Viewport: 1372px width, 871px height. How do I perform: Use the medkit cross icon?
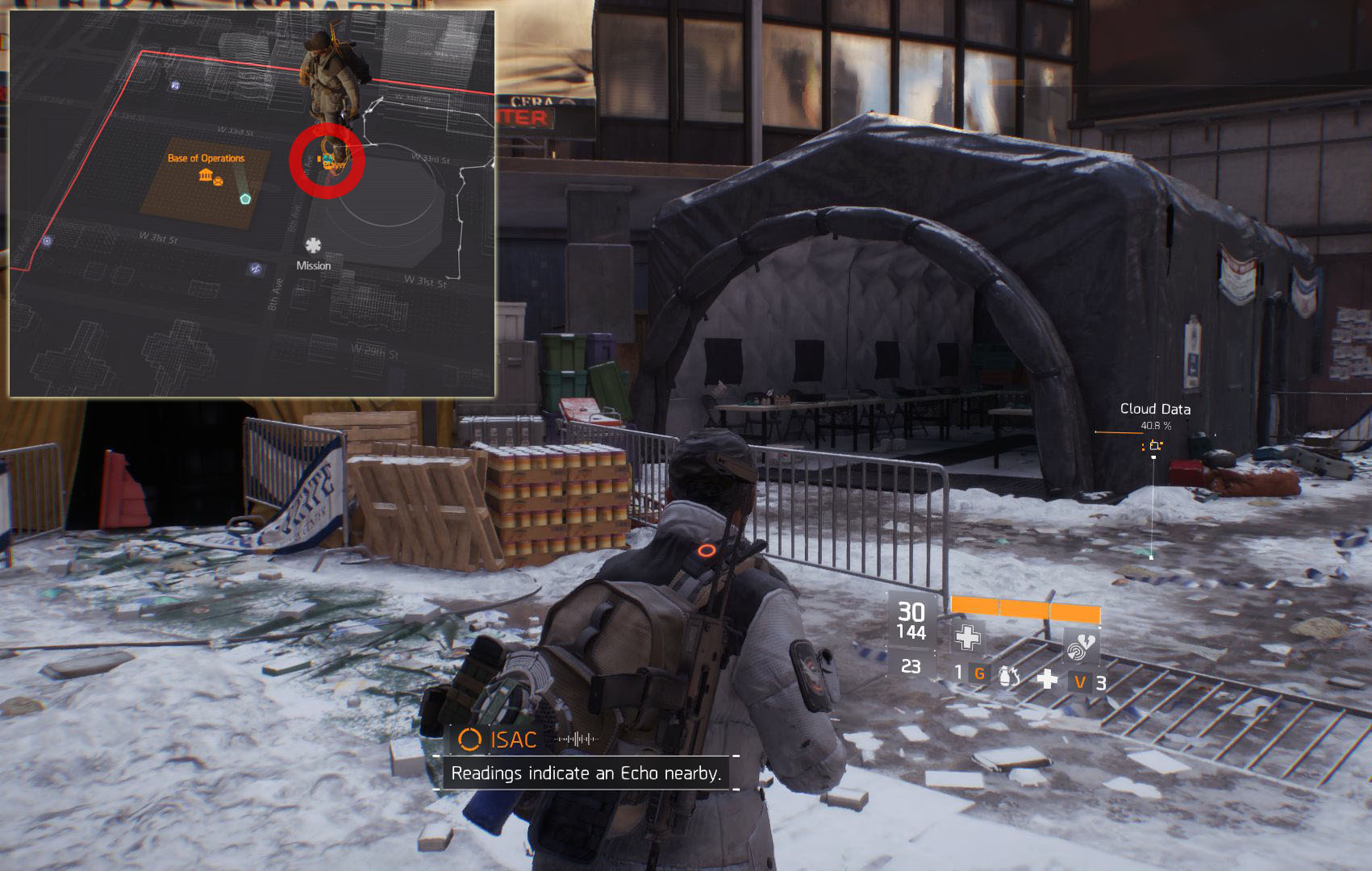(x=1046, y=679)
